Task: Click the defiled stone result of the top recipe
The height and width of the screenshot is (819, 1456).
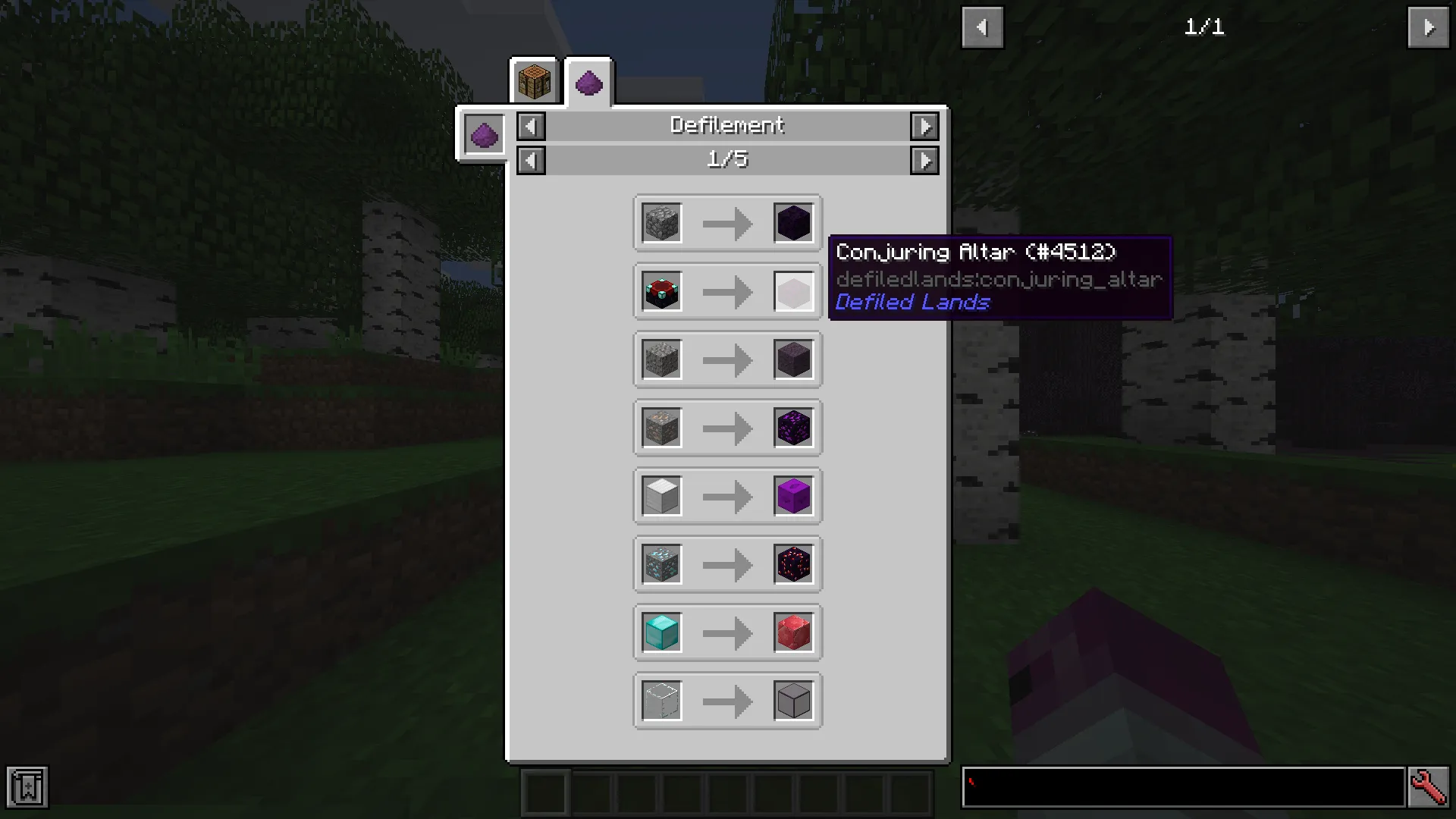Action: (792, 222)
